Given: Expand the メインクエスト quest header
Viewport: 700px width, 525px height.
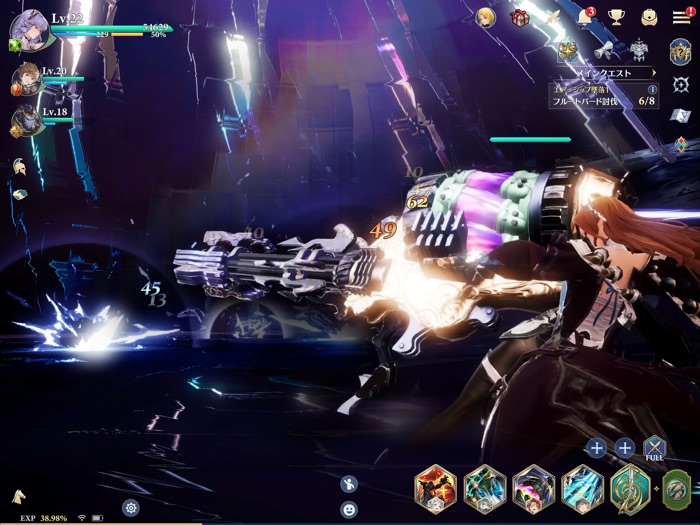Looking at the screenshot, I should [x=608, y=72].
